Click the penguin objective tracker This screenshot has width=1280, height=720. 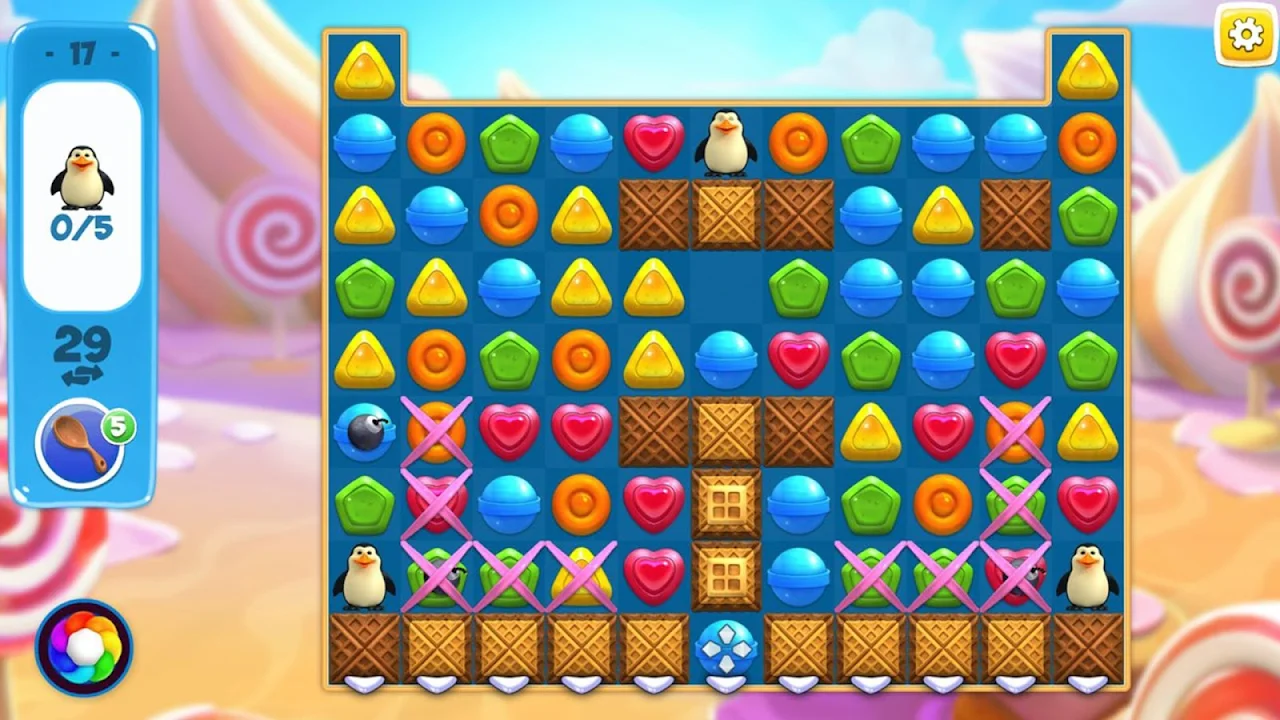click(82, 196)
